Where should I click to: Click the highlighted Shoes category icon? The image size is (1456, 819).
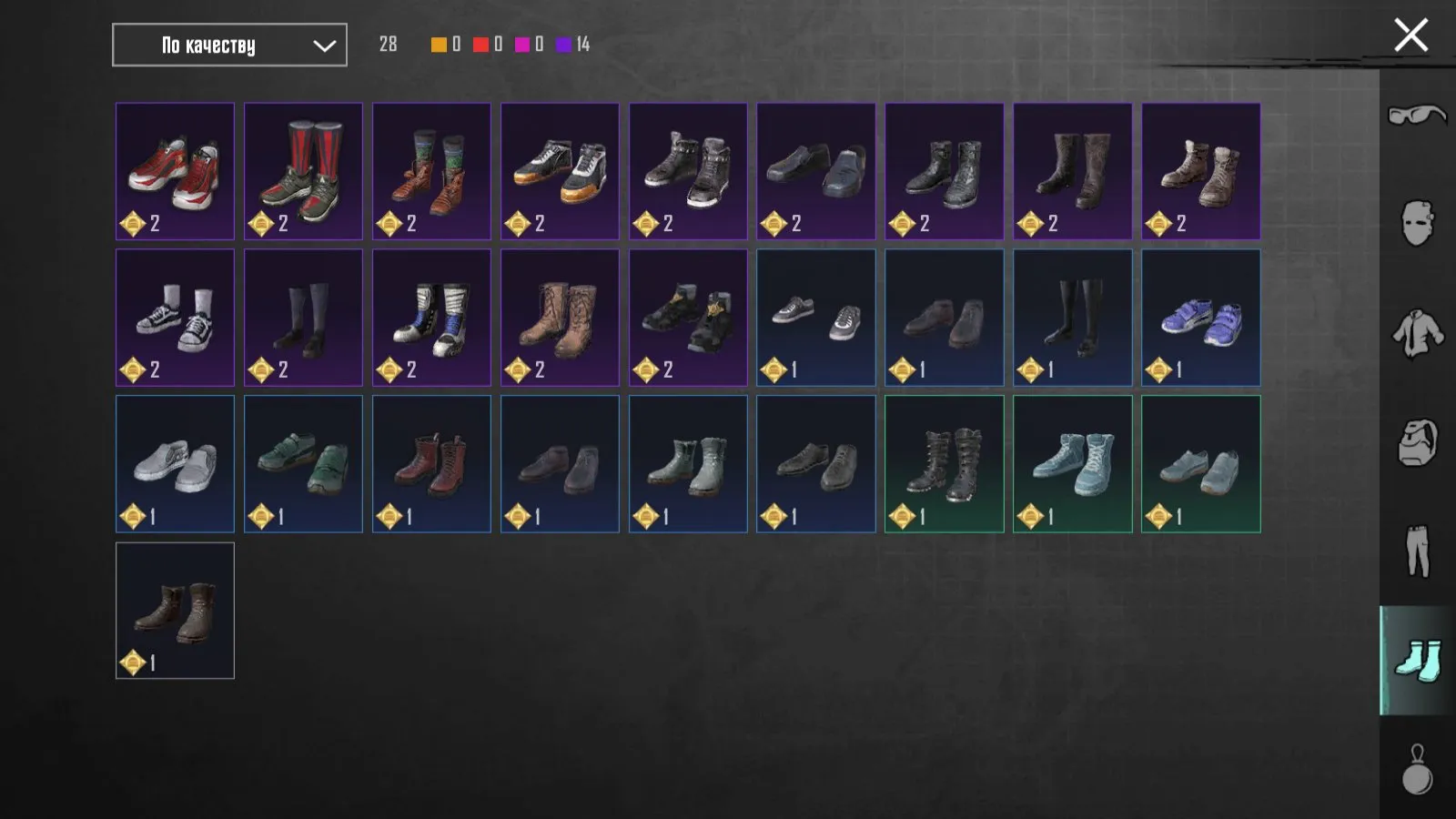pyautogui.click(x=1416, y=655)
